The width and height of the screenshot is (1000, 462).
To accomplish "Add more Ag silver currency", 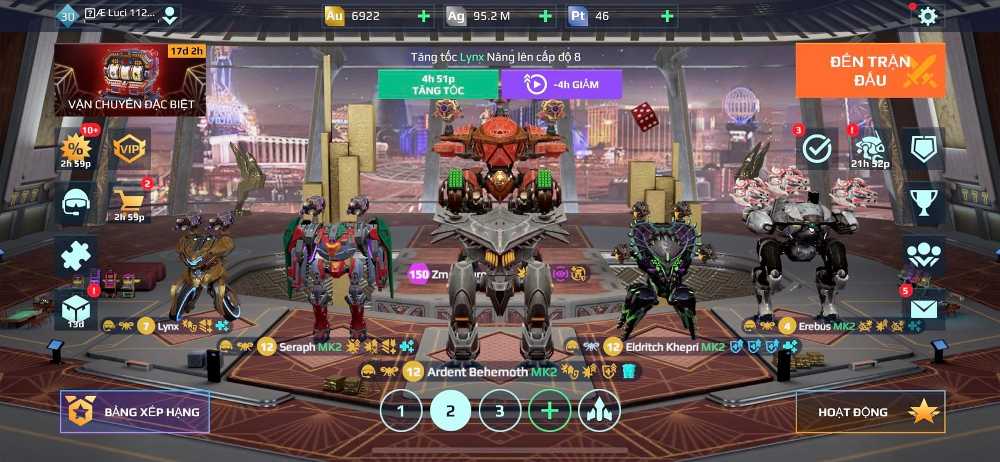I will tap(545, 16).
